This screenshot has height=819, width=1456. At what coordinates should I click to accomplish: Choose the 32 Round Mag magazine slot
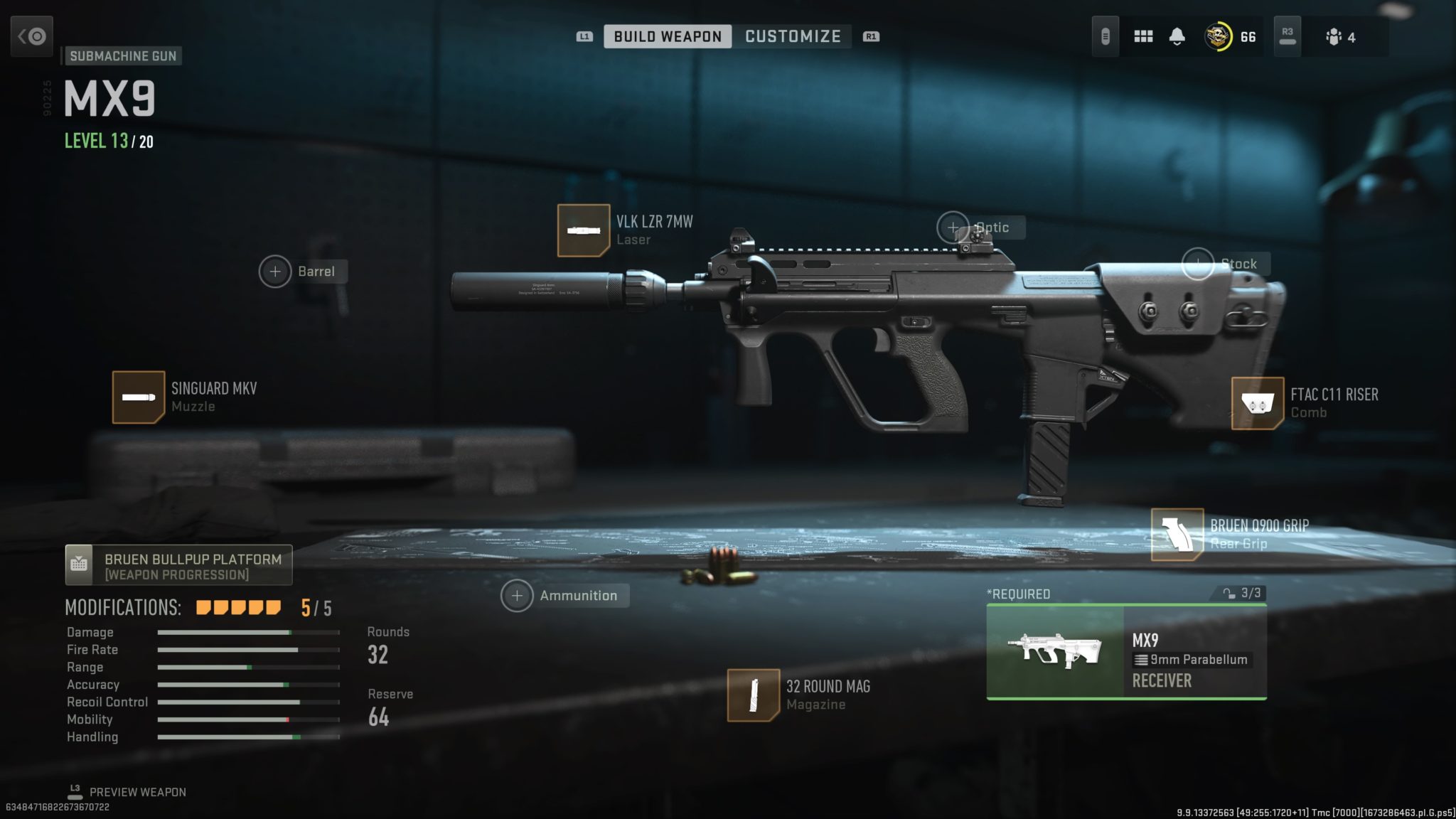754,695
